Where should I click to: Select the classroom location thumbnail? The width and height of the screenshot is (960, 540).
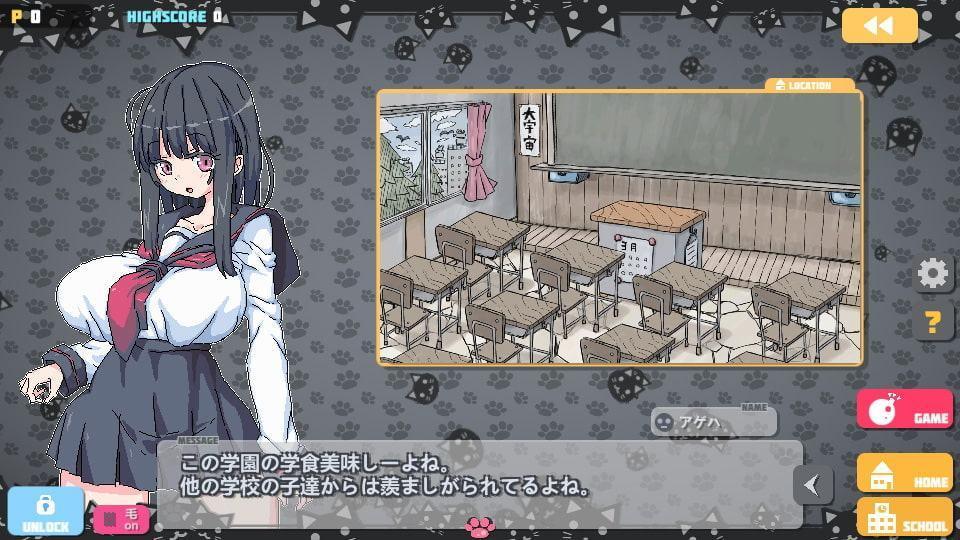point(619,227)
